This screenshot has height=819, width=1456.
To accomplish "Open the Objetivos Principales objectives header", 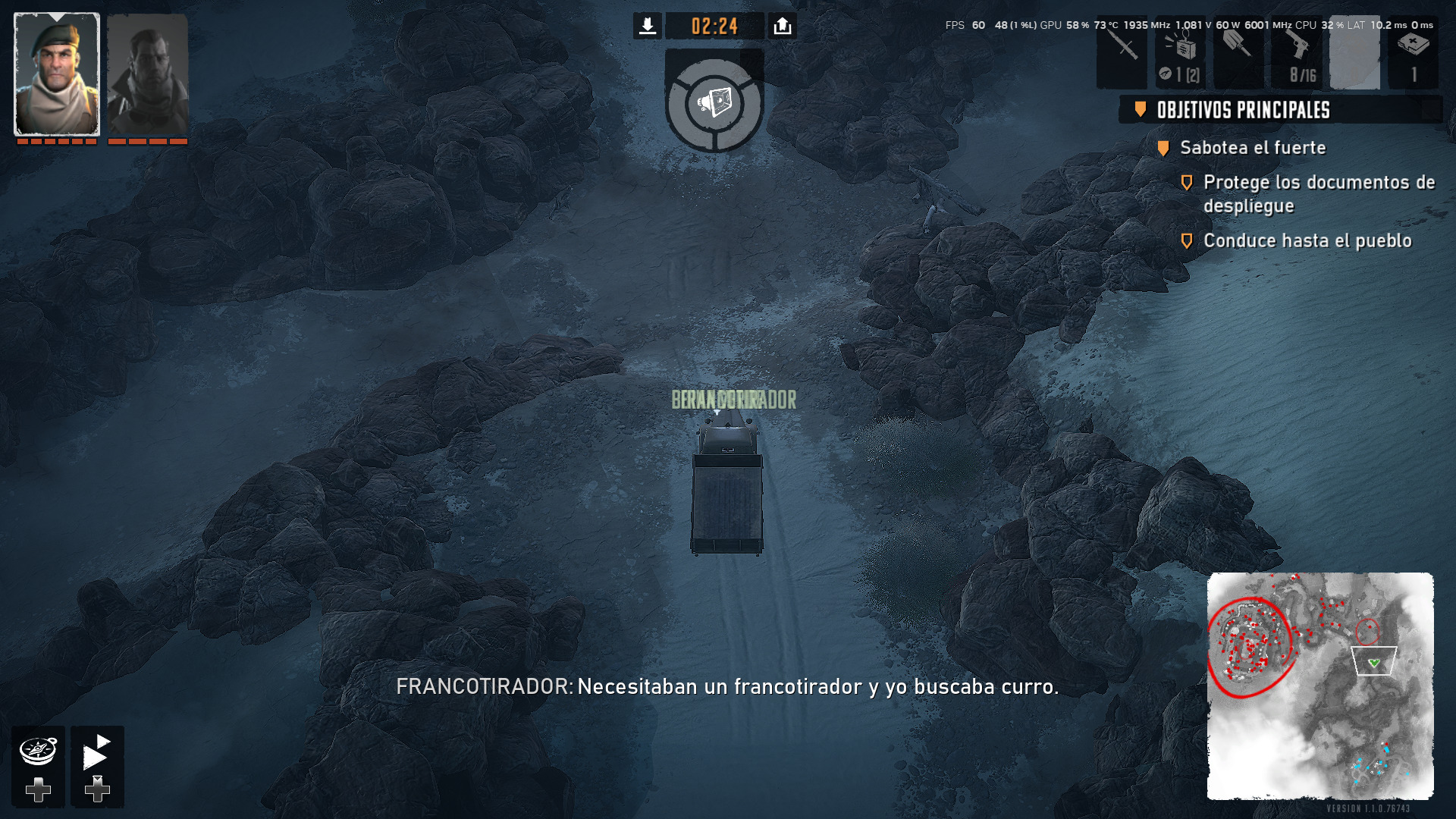I will tap(1244, 110).
